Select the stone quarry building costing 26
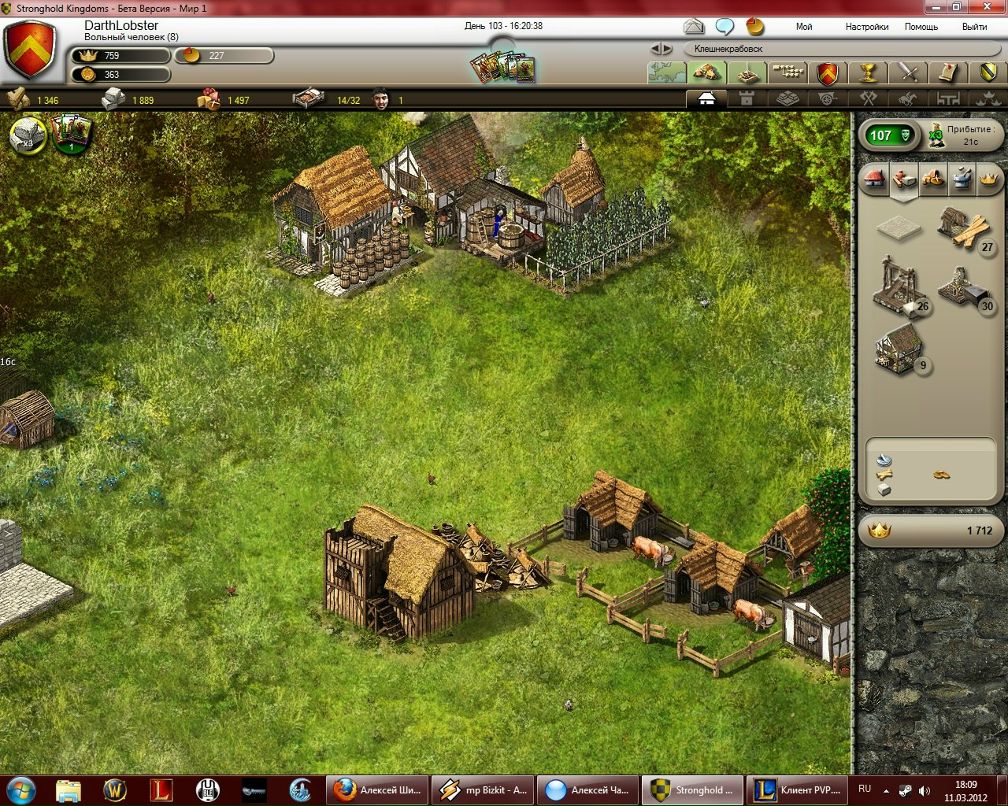Screen dimensions: 1008x806 897,283
